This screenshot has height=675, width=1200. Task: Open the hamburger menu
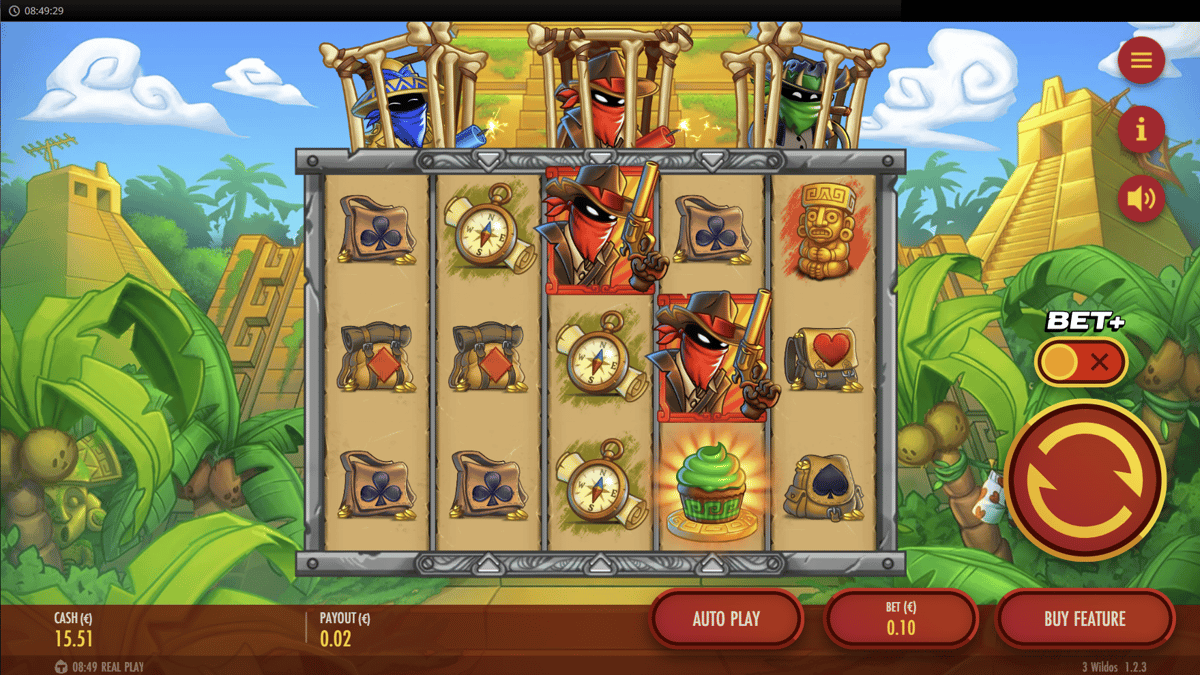[1141, 61]
